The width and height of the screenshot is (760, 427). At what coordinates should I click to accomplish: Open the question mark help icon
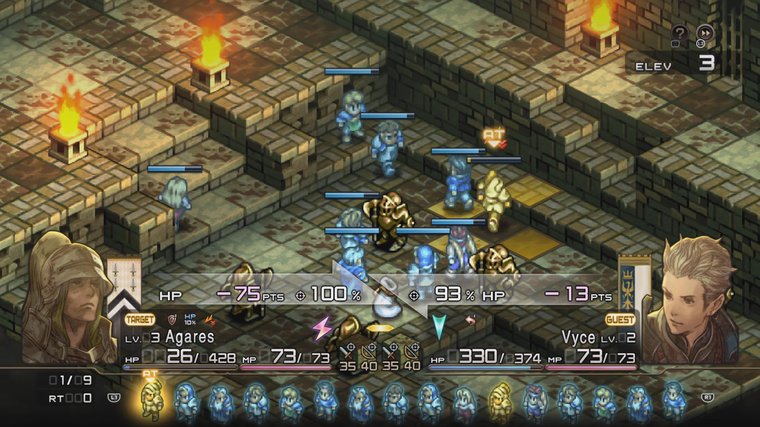679,32
